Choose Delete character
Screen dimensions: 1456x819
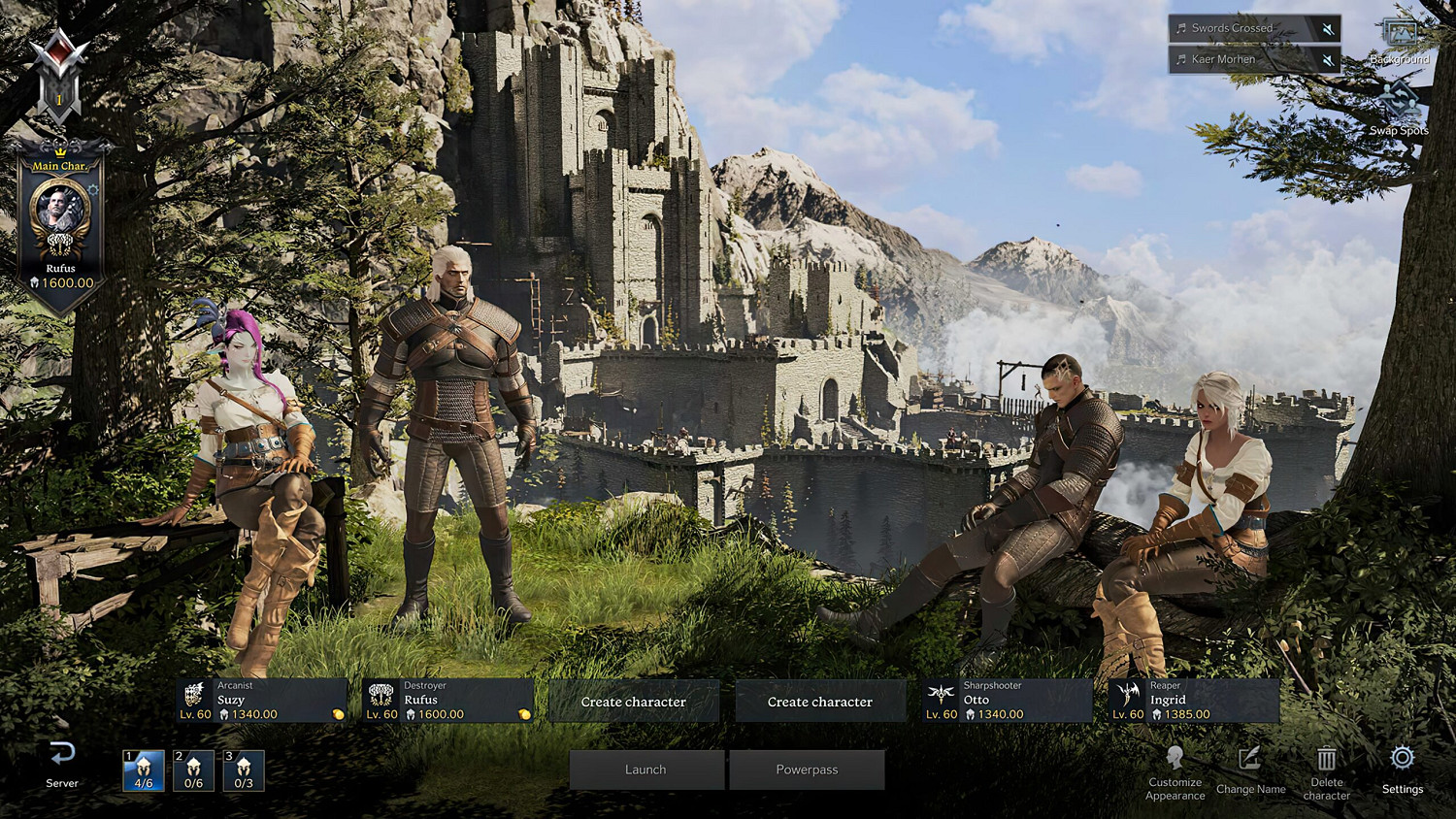tap(1327, 772)
